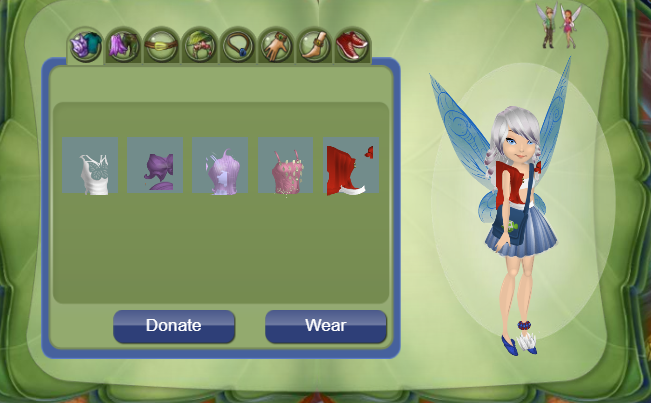This screenshot has height=403, width=651.
Task: Choose the dark purple petal top
Action: click(155, 166)
